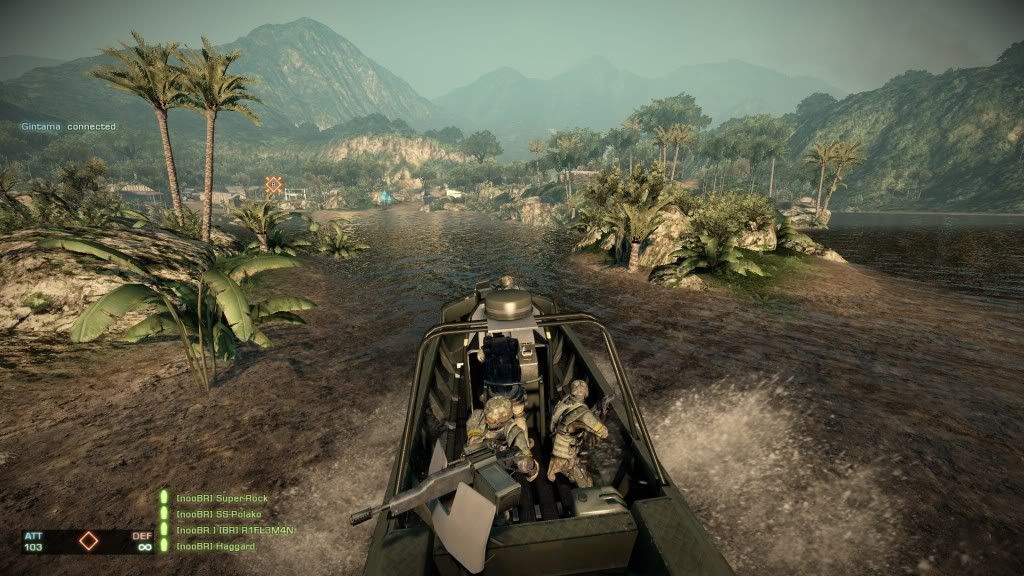
Task: Click the blue friendly marker near the shore
Action: (385, 198)
